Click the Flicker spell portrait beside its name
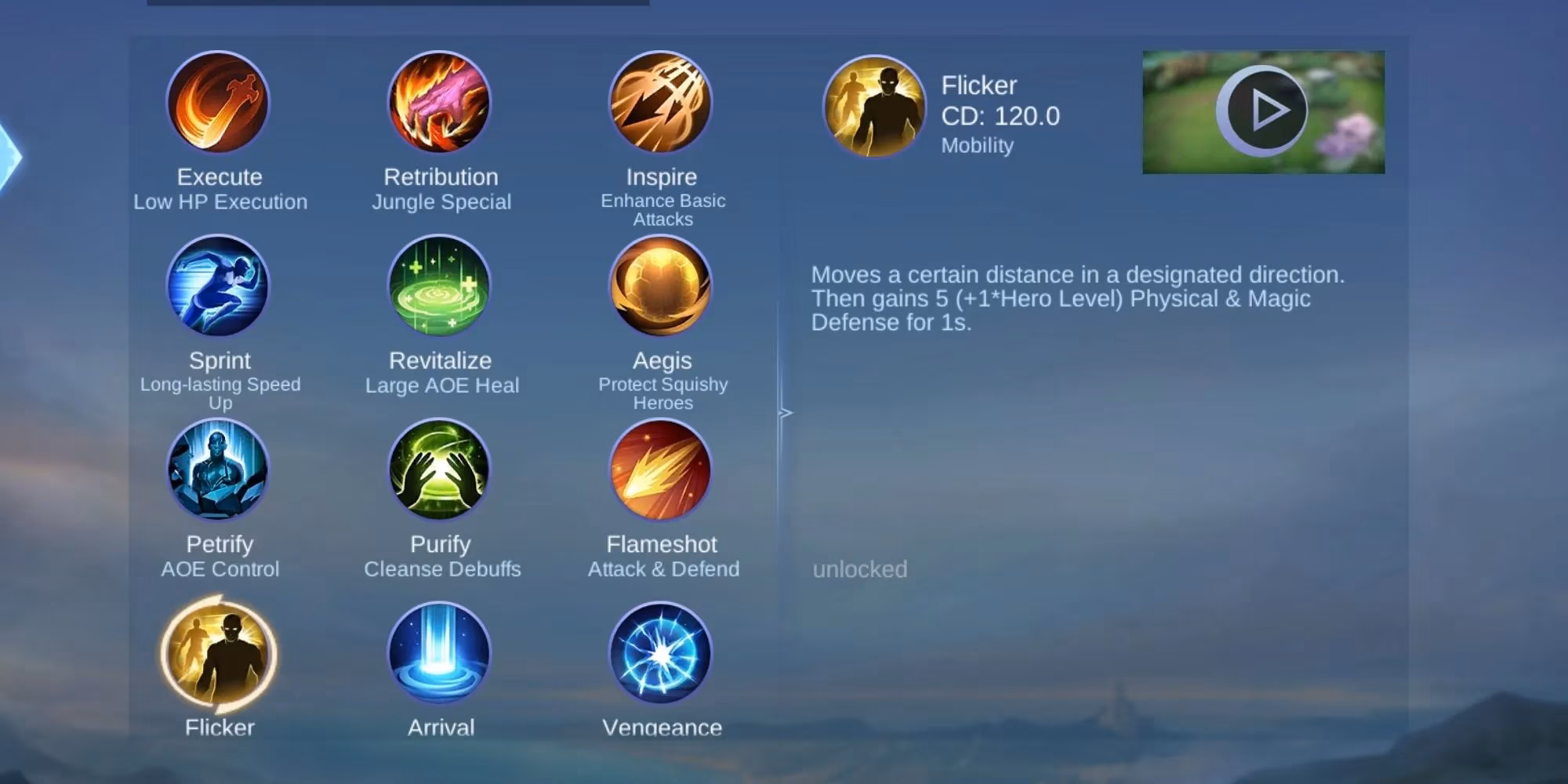The image size is (1568, 784). [873, 106]
